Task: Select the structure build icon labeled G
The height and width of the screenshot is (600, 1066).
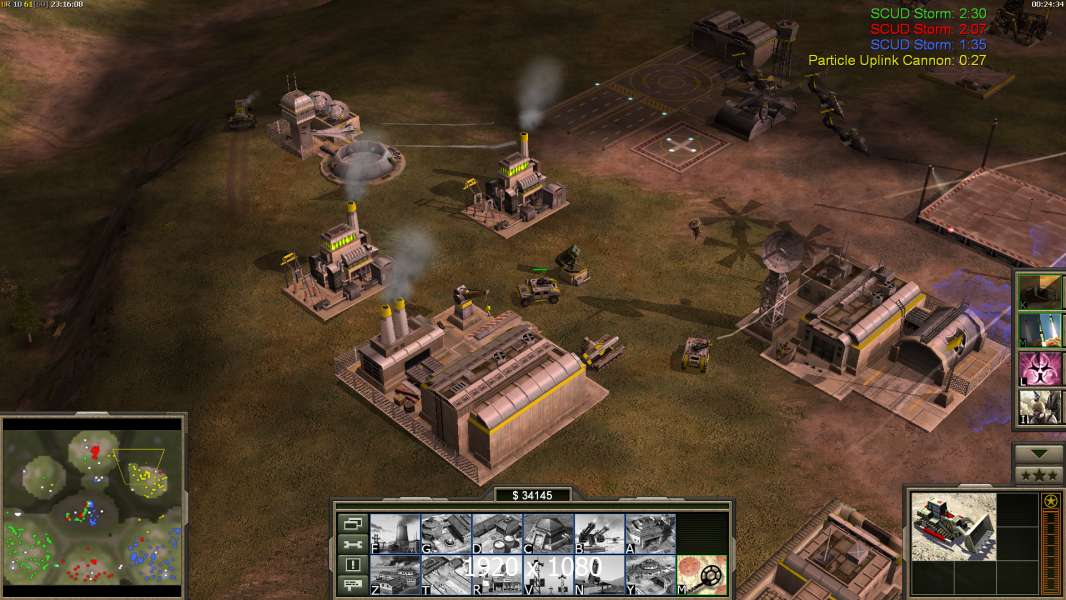Action: [x=446, y=534]
